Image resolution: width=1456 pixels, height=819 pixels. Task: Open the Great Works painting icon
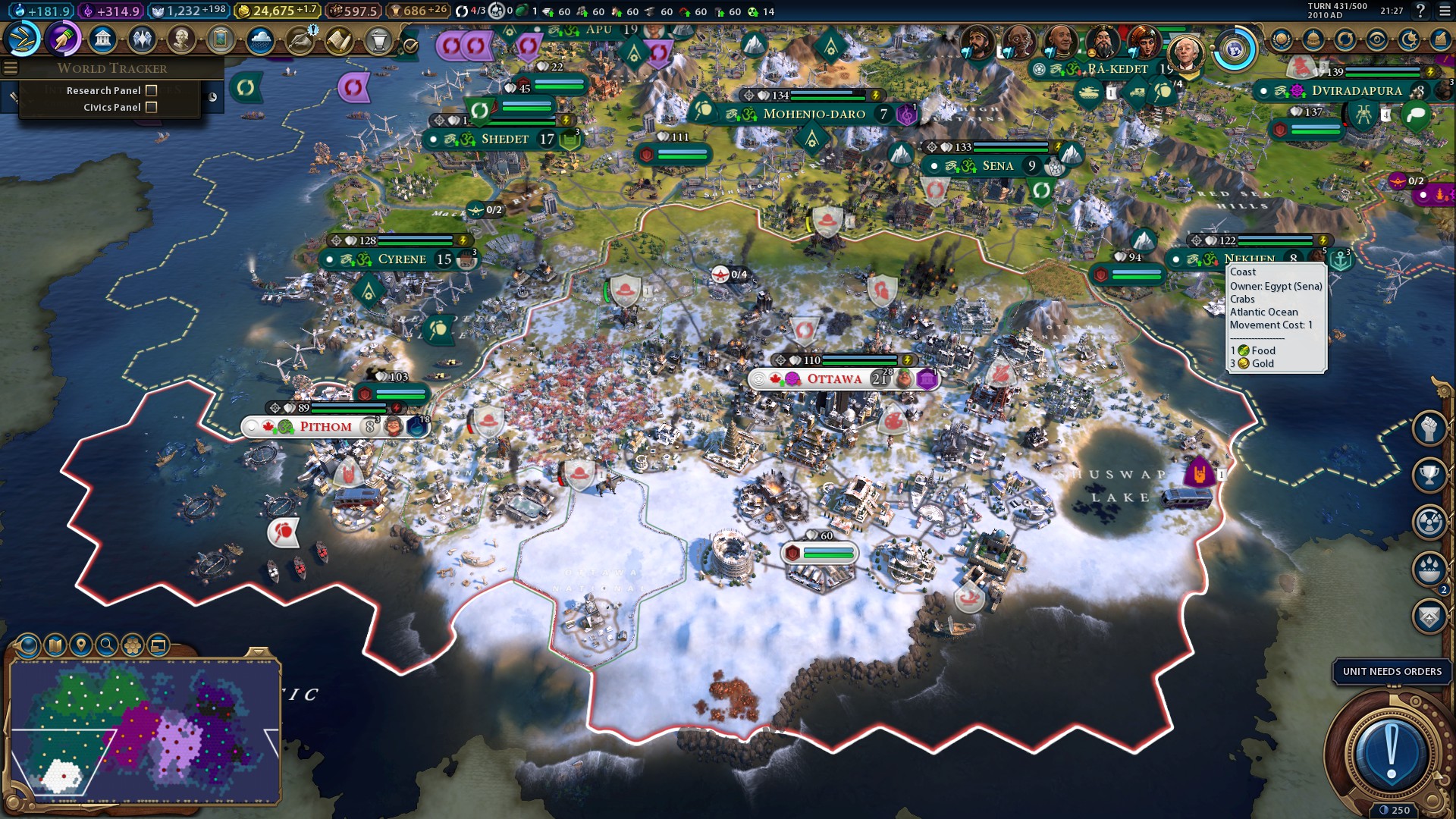221,39
